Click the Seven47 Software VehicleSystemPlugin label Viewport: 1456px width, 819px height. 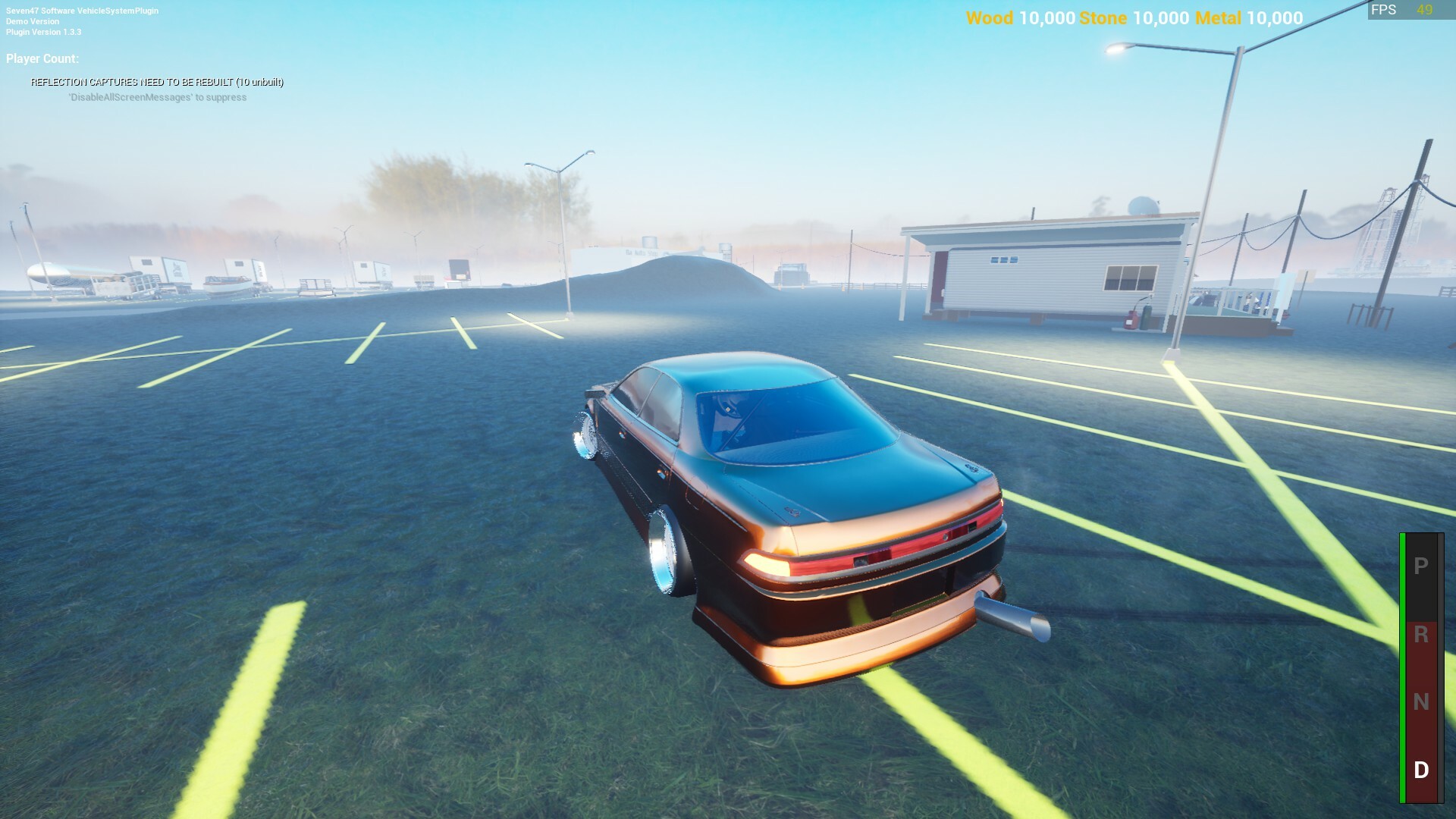81,11
